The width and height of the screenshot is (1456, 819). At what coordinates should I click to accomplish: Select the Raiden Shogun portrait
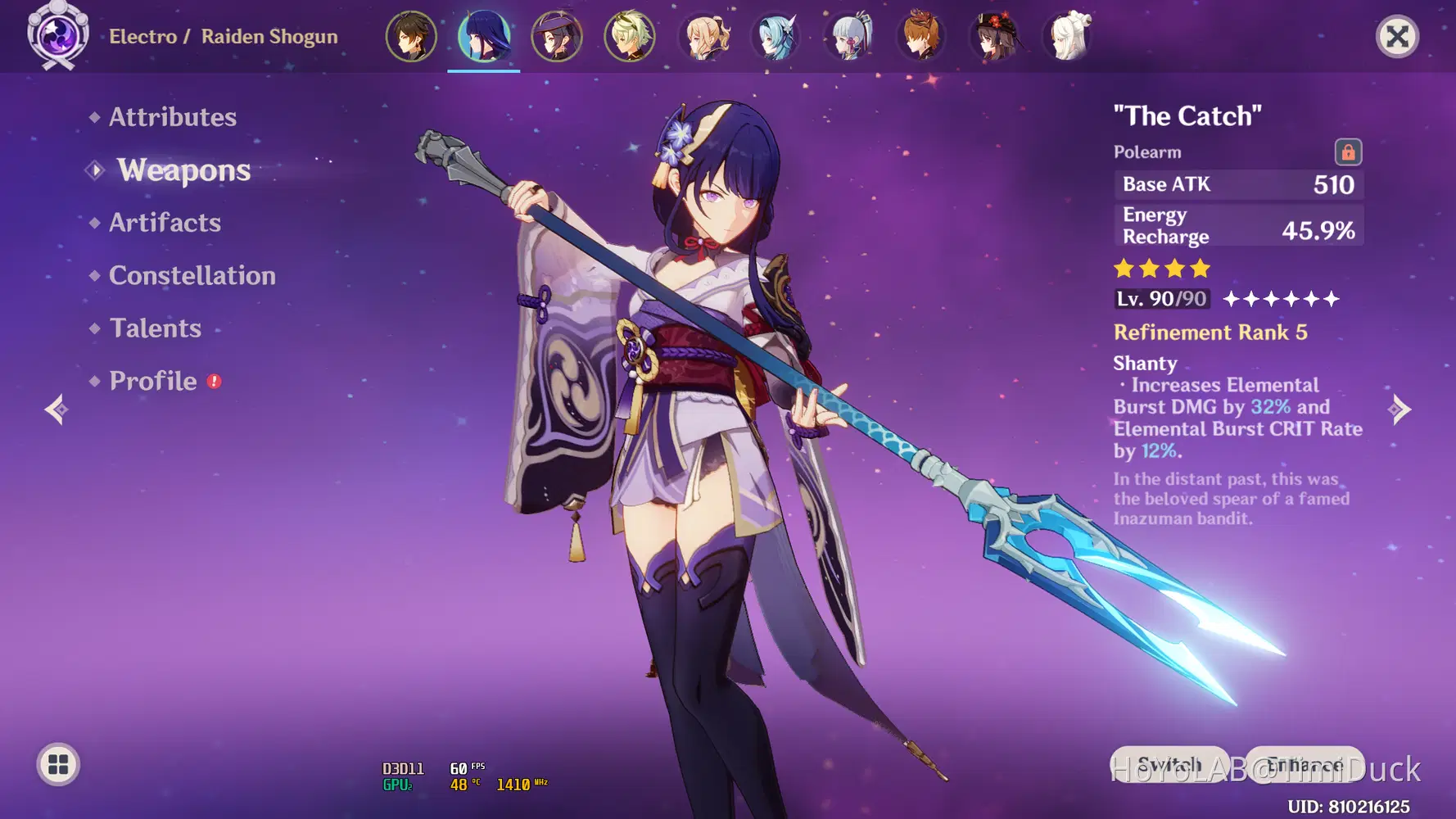pos(484,37)
